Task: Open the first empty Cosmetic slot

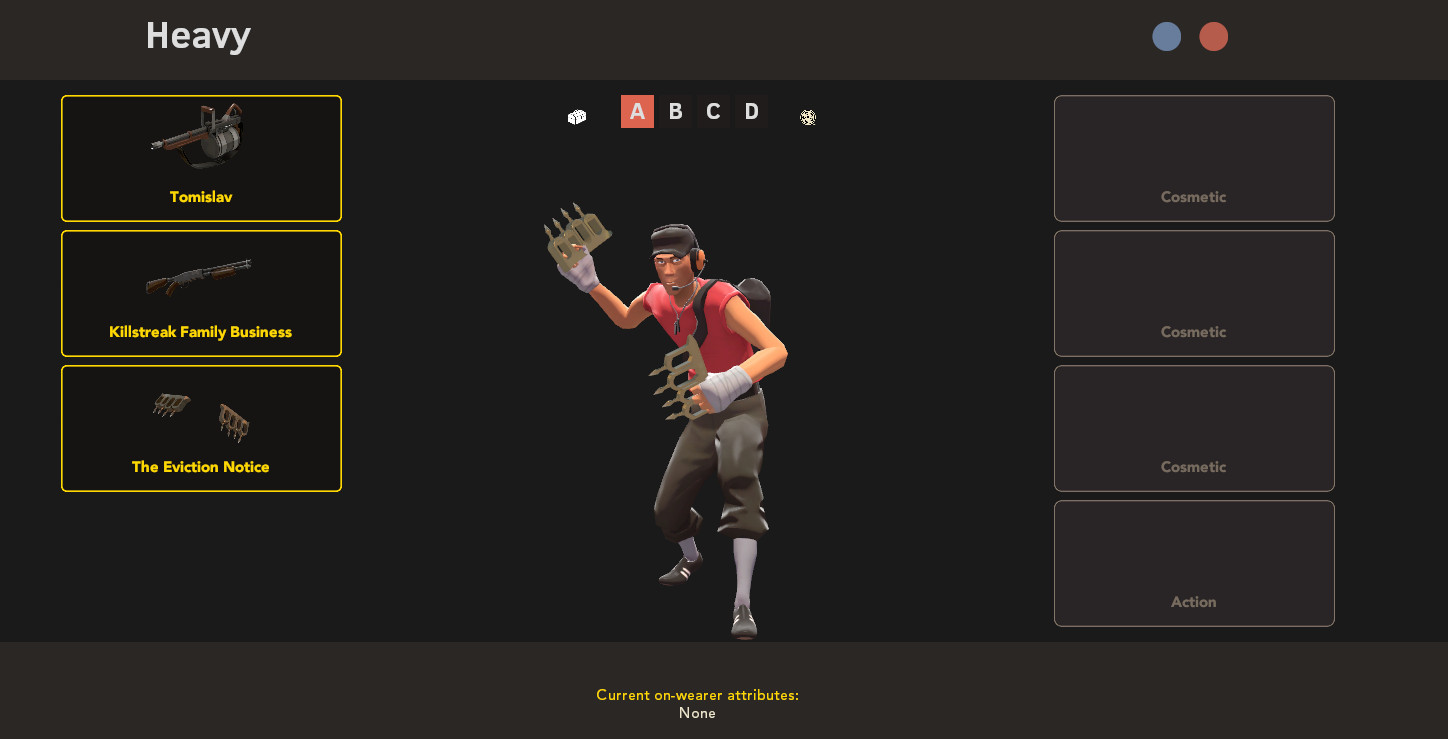Action: click(x=1193, y=158)
